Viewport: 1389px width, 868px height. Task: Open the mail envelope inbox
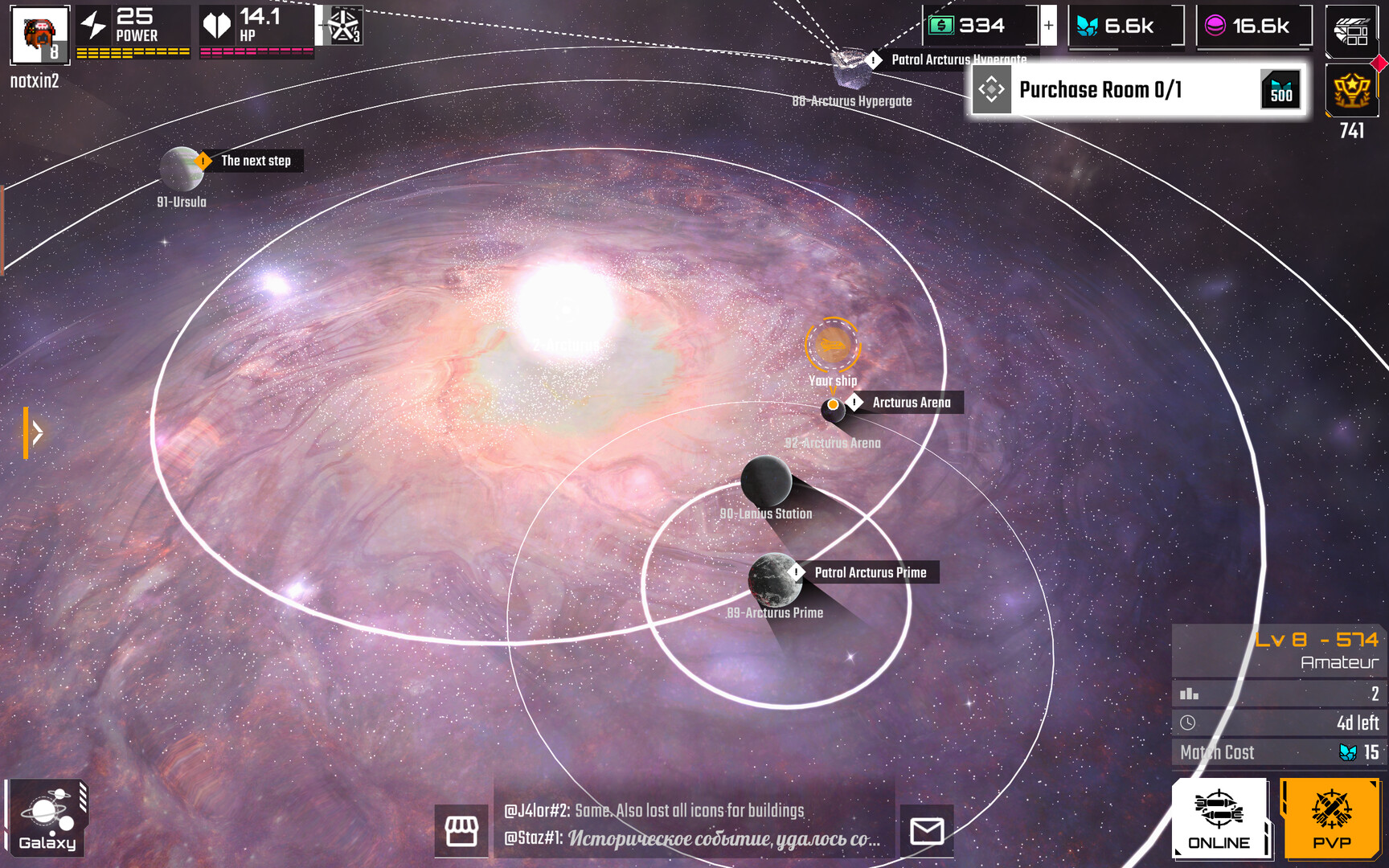[x=927, y=831]
